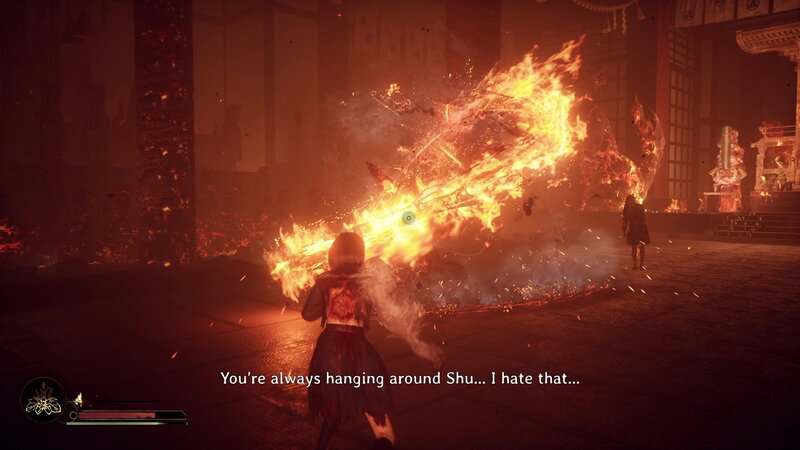Click the lock-on target reticle

click(407, 217)
